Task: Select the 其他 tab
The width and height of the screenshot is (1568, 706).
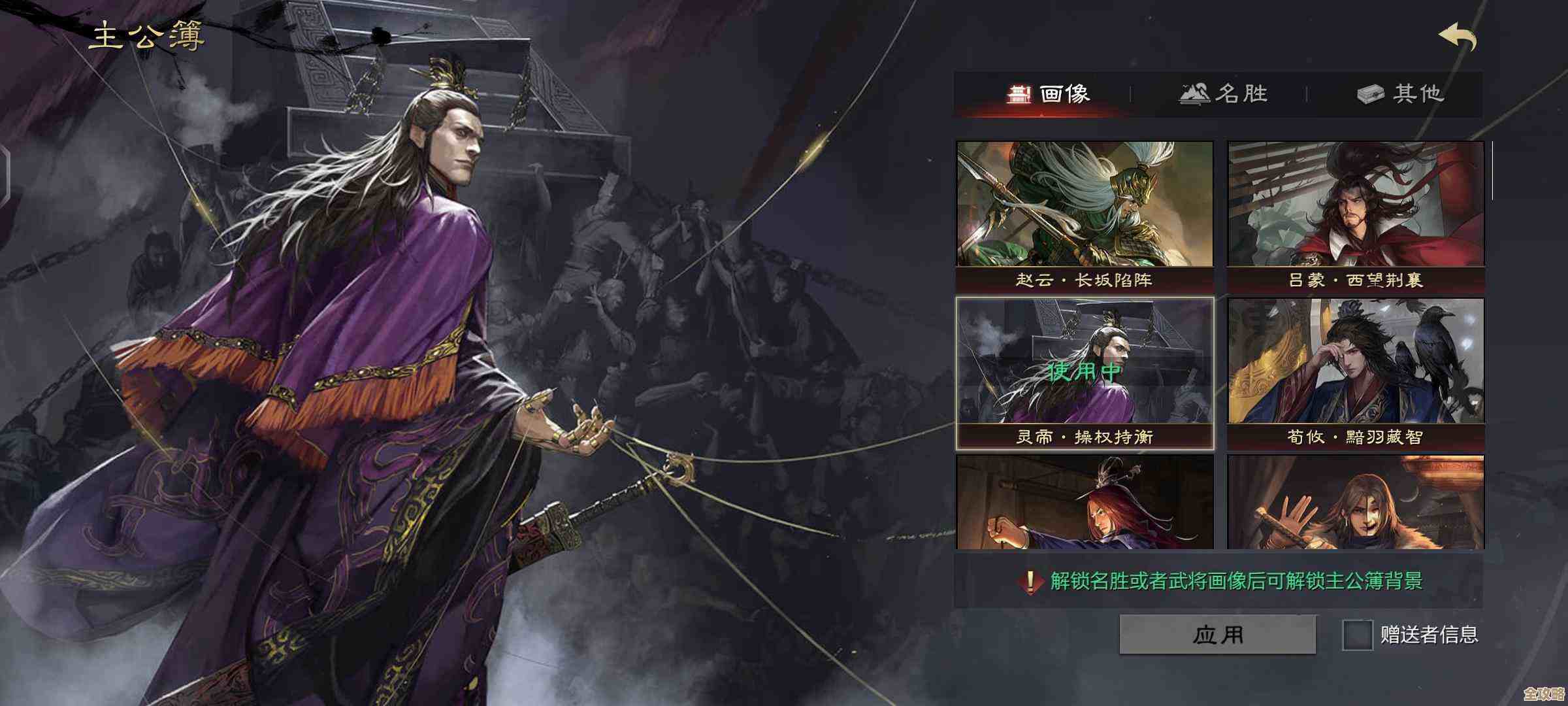Action: click(1400, 94)
